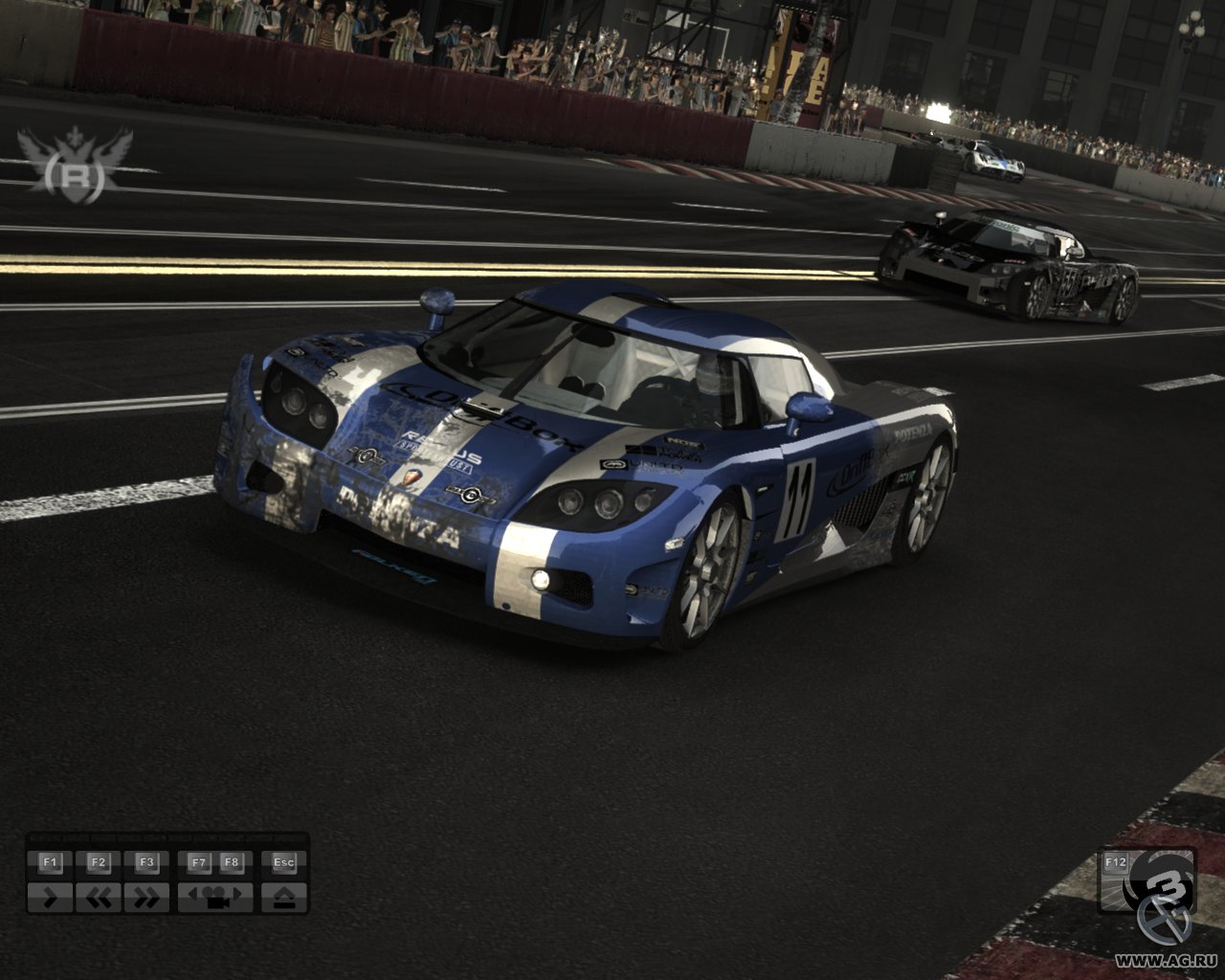This screenshot has width=1225, height=980.
Task: Click the left arrow beside the camera icon
Action: click(x=191, y=892)
